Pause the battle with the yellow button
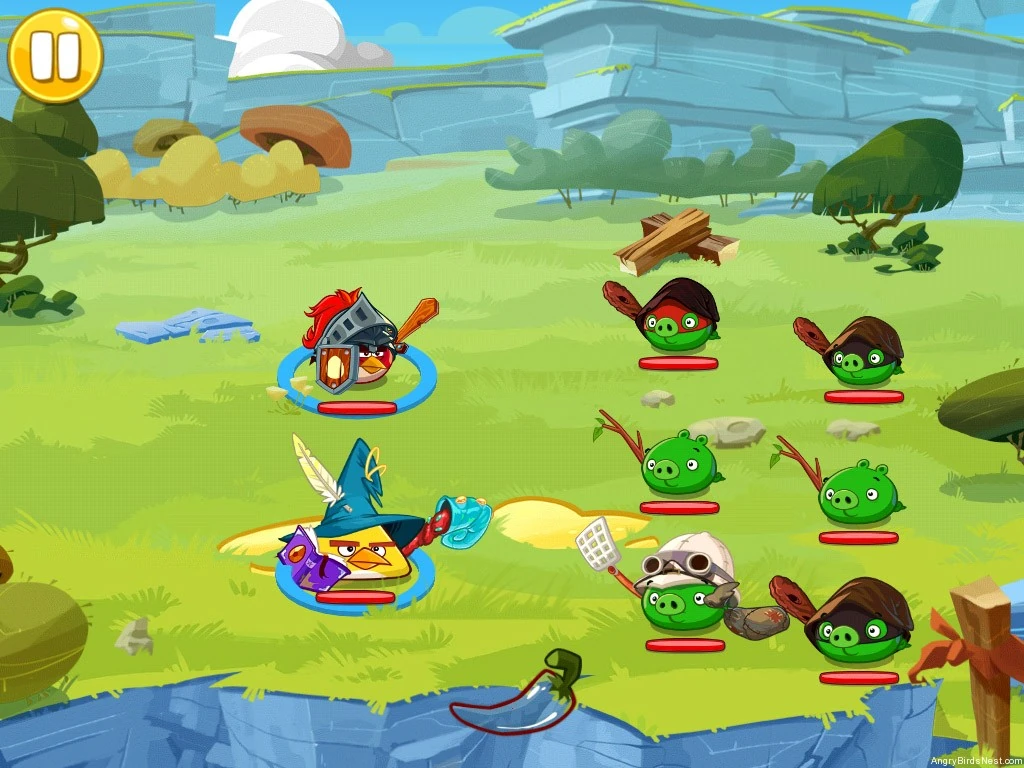This screenshot has height=768, width=1024. (x=55, y=56)
